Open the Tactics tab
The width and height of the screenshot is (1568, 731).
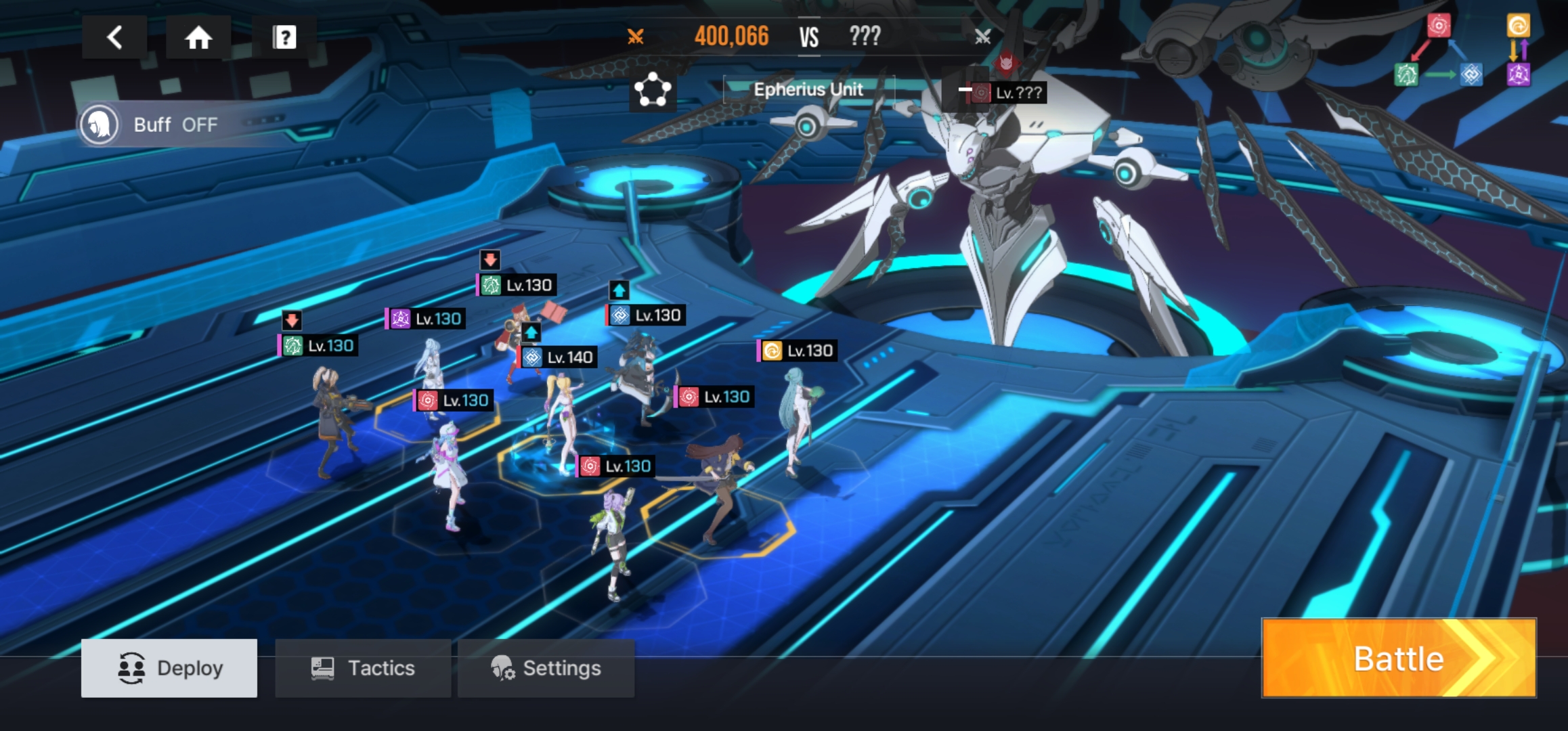tap(363, 668)
